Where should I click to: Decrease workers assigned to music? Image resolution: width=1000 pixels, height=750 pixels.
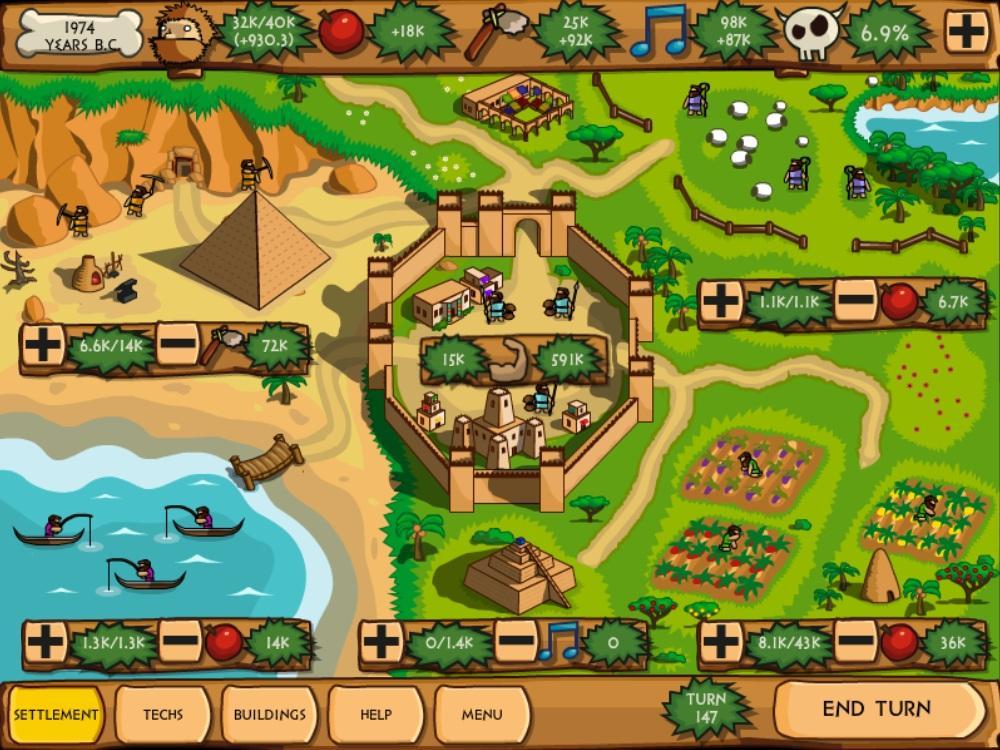(516, 641)
